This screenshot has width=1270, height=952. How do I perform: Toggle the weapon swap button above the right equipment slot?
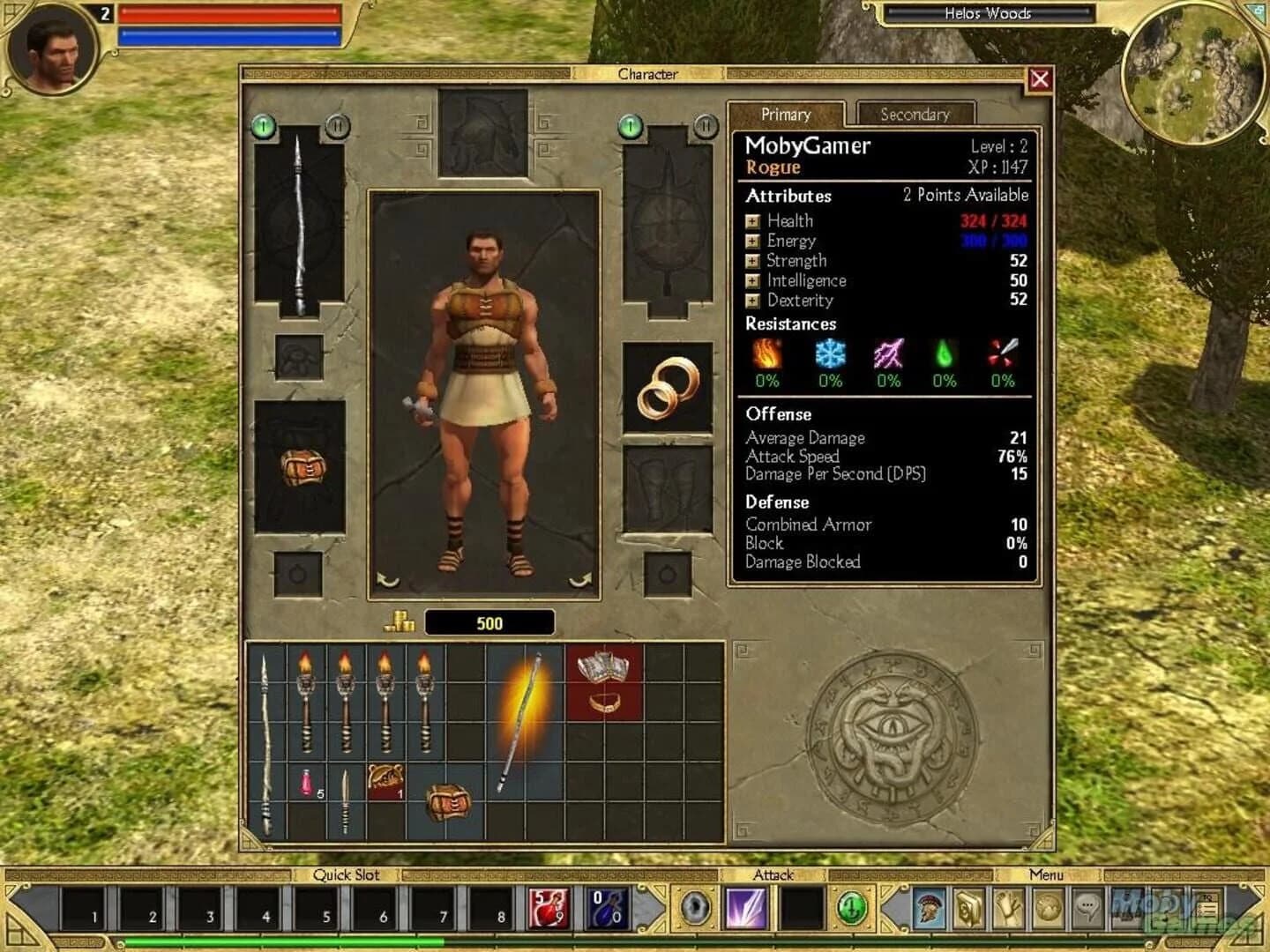point(706,124)
